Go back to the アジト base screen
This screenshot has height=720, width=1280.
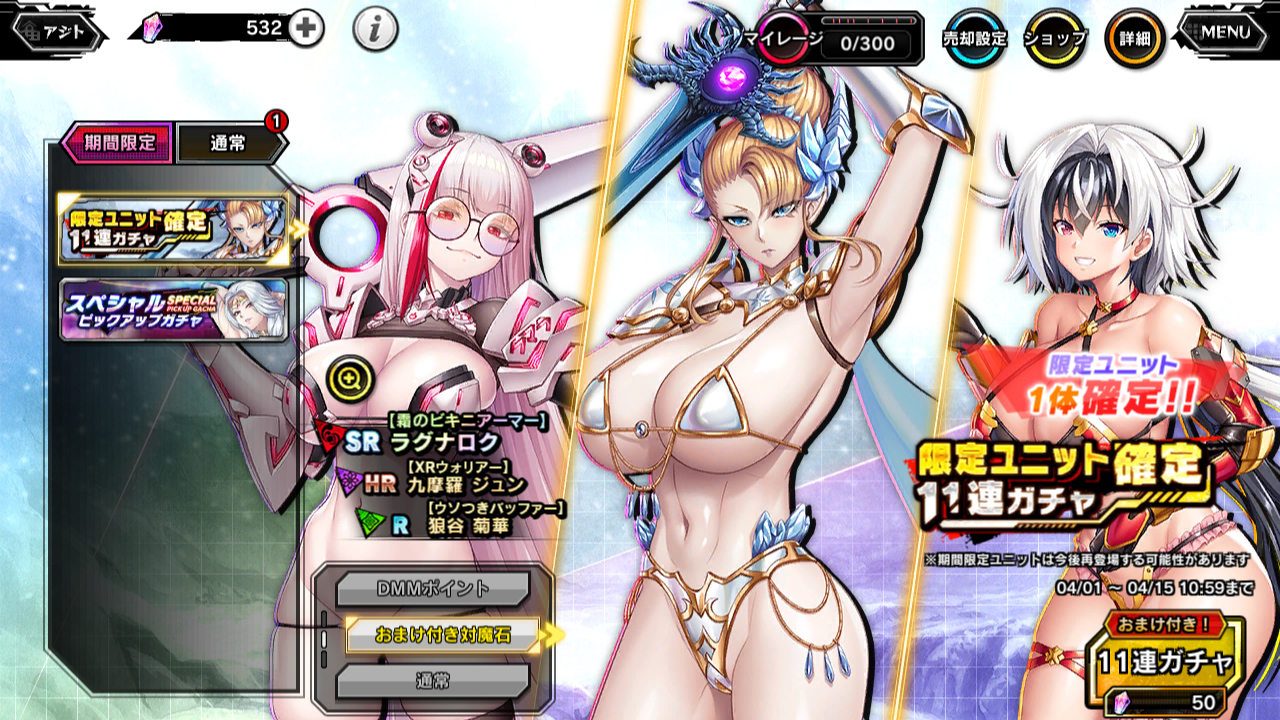57,31
